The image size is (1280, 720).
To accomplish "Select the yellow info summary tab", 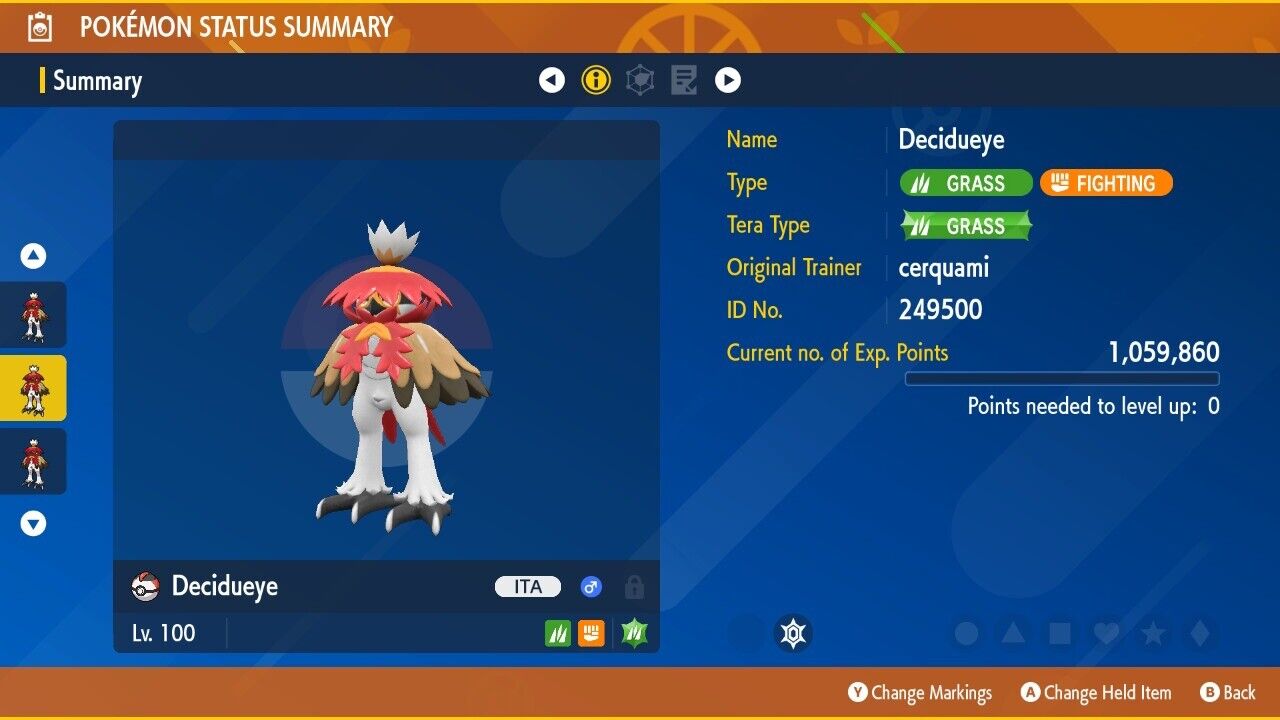I will tap(596, 80).
